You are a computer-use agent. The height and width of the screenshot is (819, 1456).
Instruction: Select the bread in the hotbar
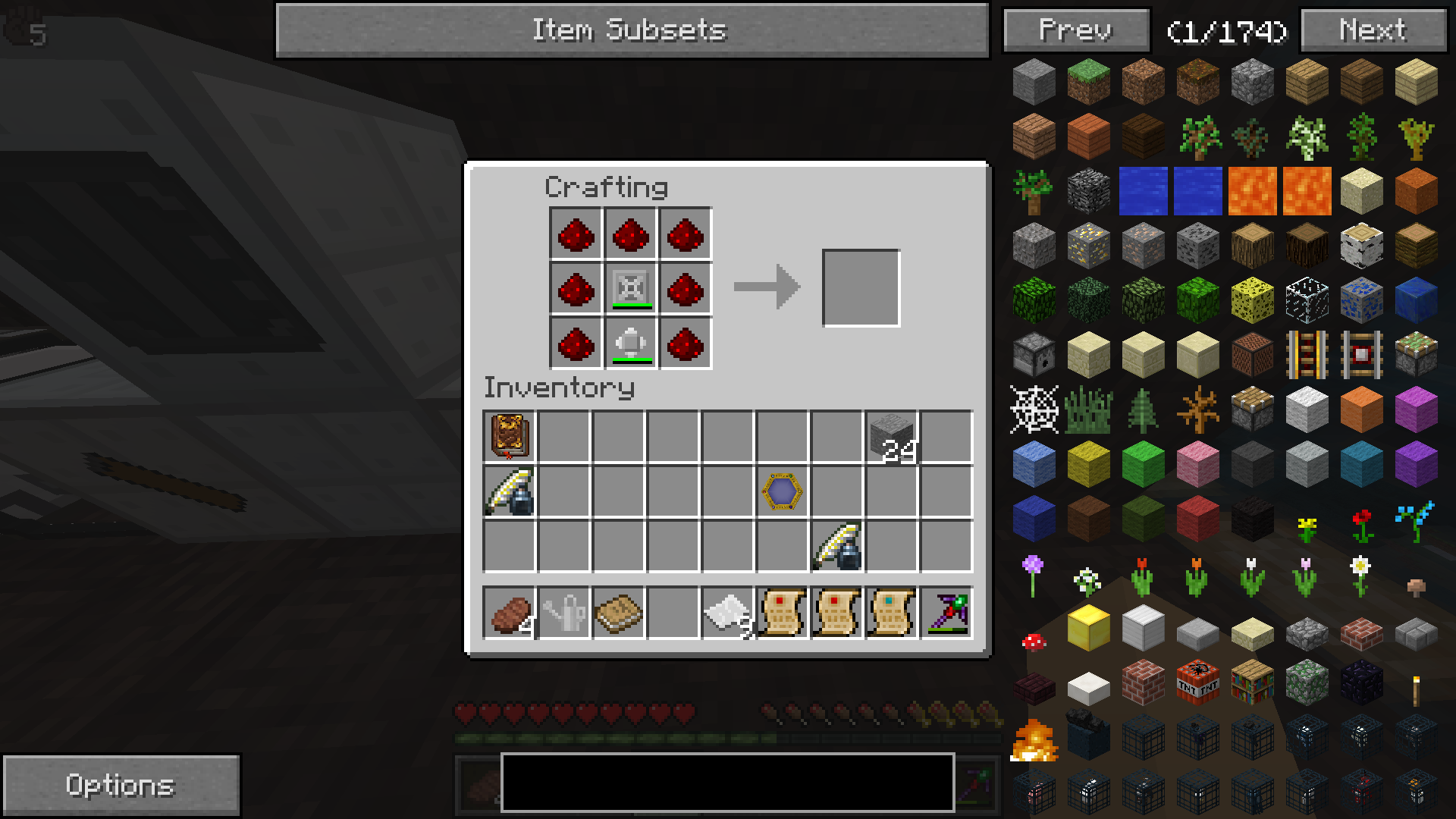coord(509,613)
